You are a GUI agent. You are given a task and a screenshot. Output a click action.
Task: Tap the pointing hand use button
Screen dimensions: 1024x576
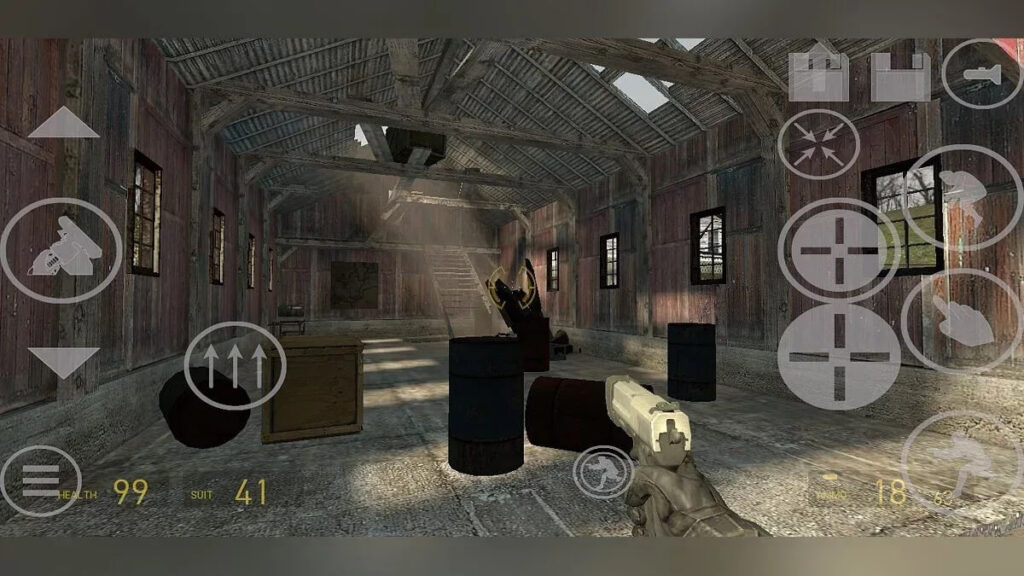[x=960, y=322]
